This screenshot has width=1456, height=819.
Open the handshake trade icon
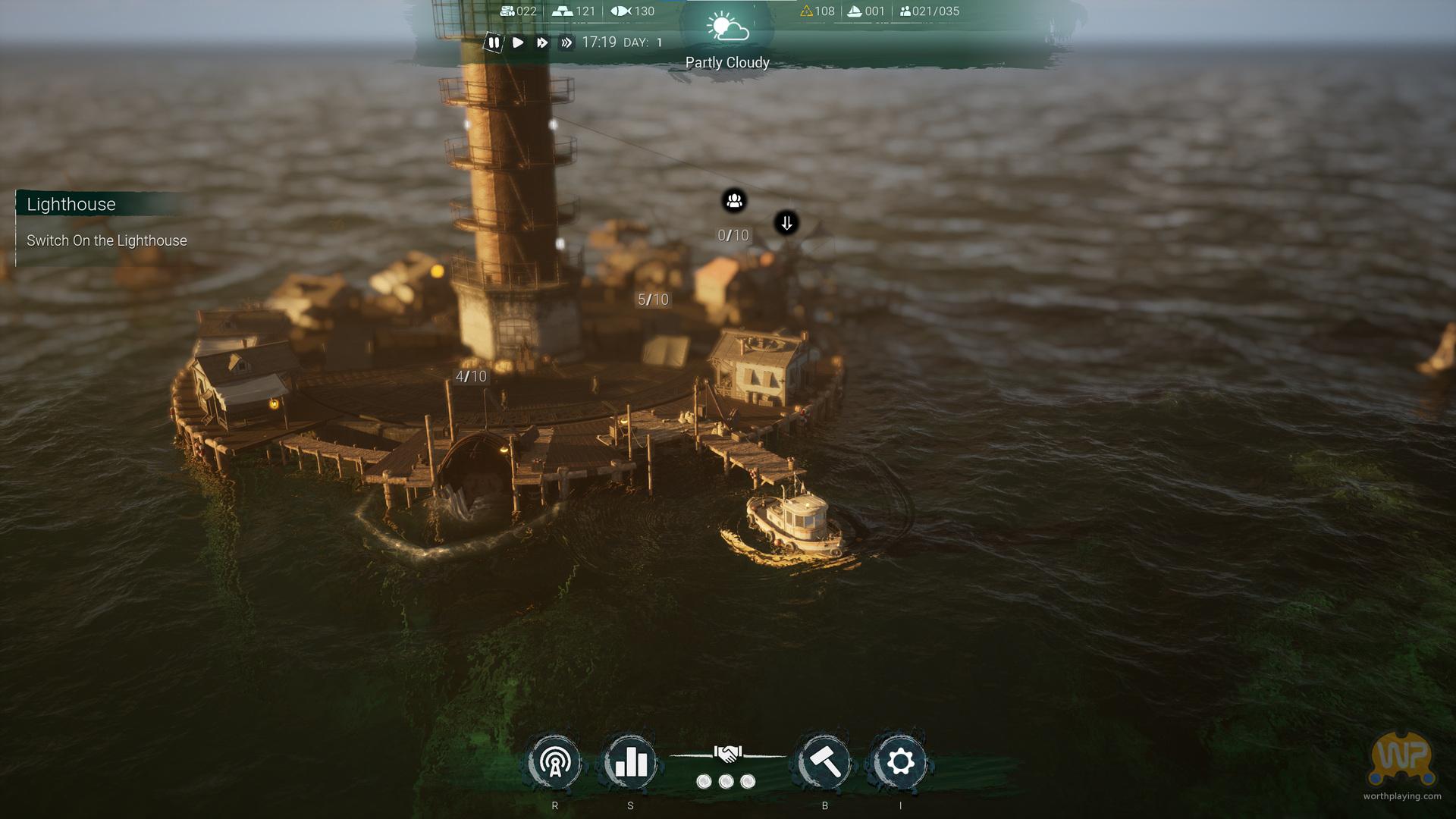(x=727, y=754)
